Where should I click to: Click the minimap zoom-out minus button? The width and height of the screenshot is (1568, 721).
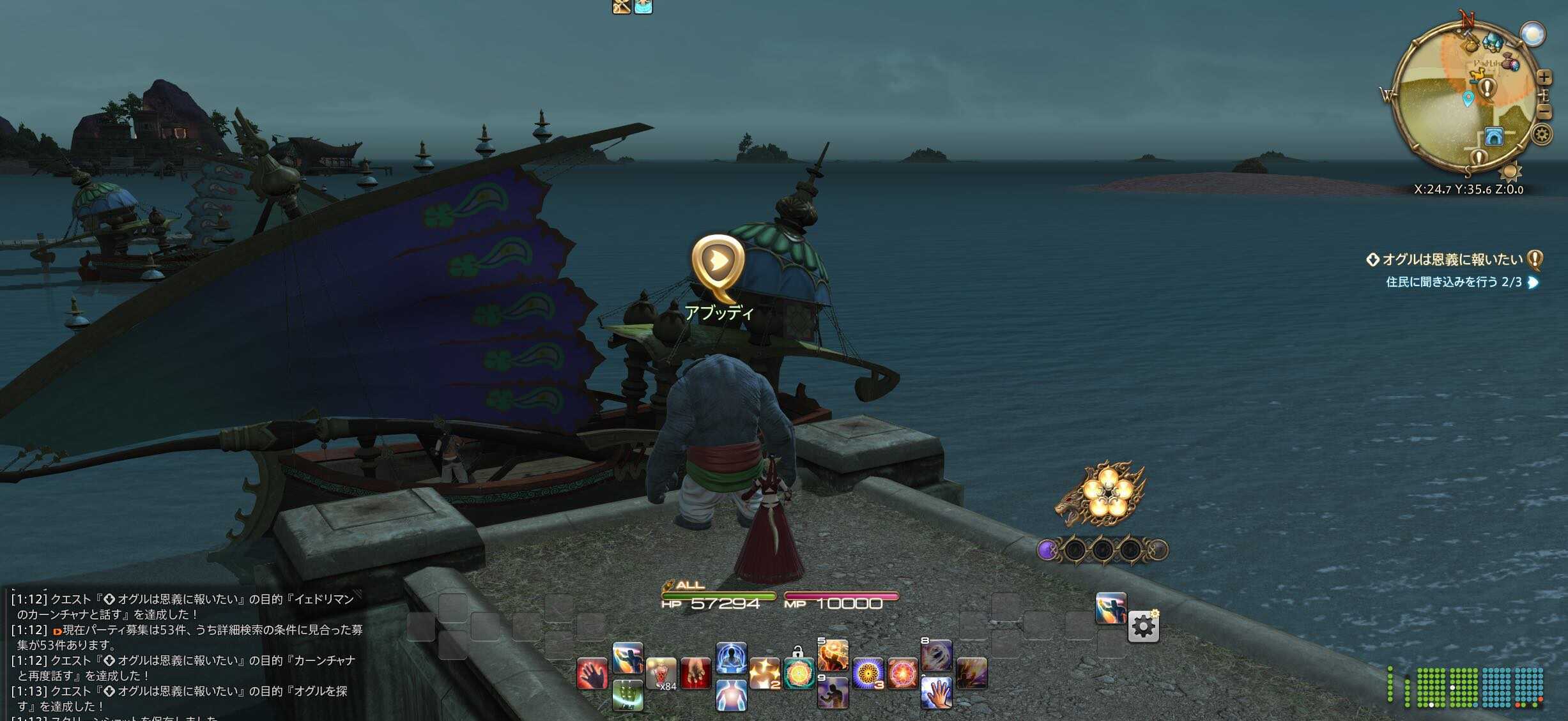(x=1544, y=112)
